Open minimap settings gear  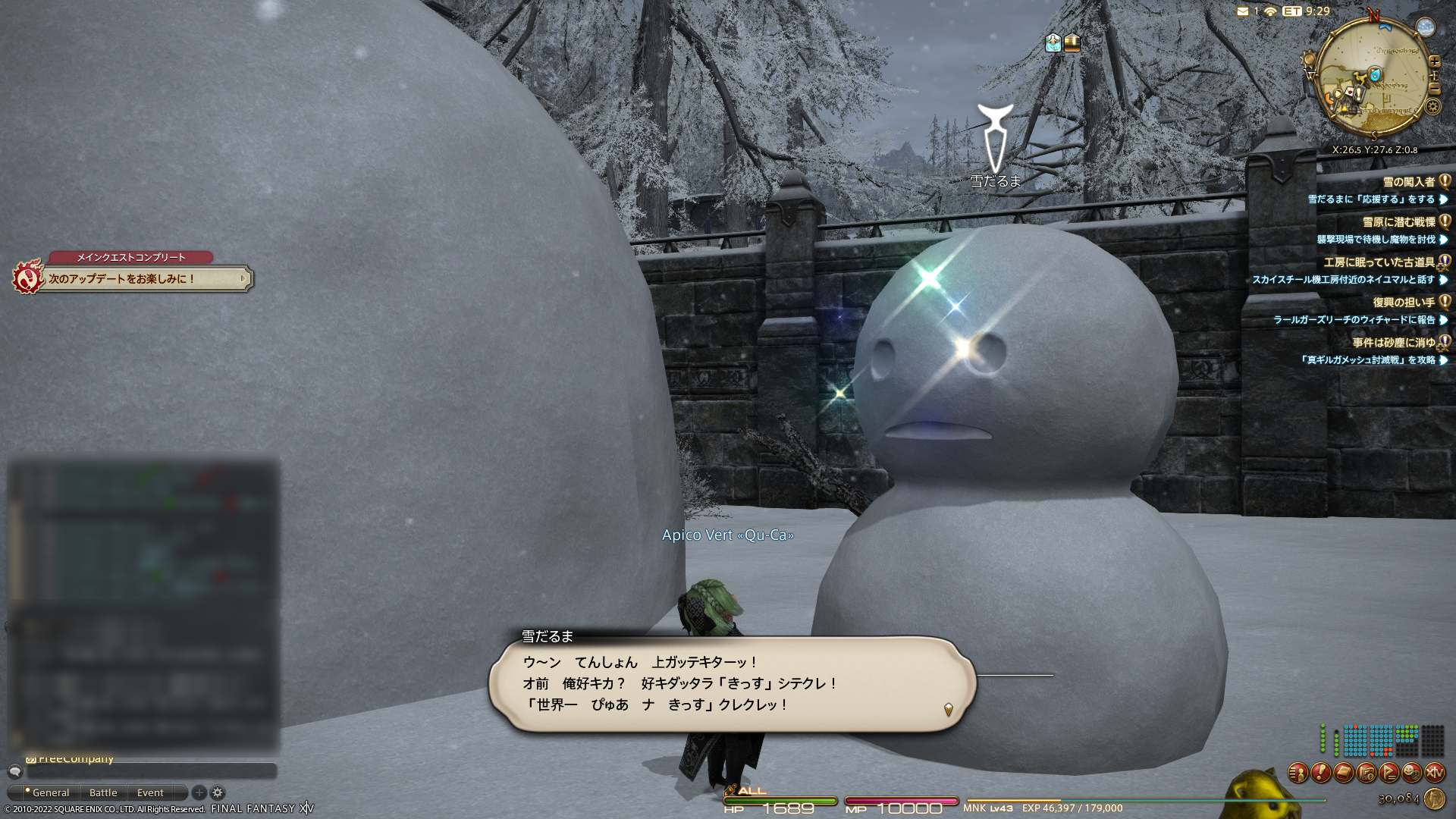point(1432,107)
